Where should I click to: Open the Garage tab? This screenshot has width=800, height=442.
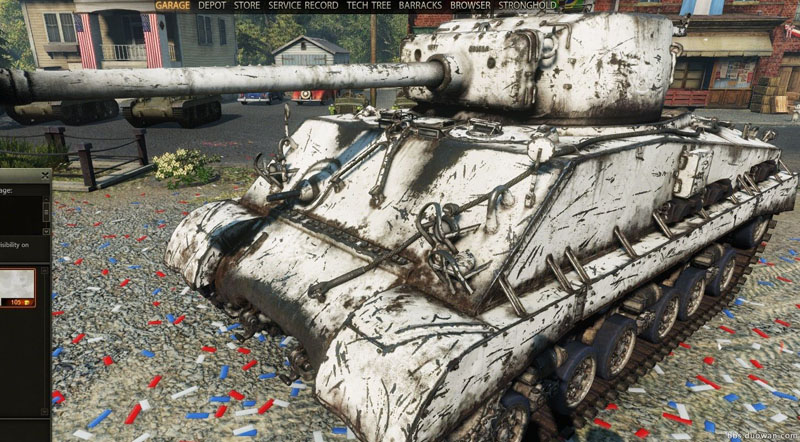click(174, 5)
